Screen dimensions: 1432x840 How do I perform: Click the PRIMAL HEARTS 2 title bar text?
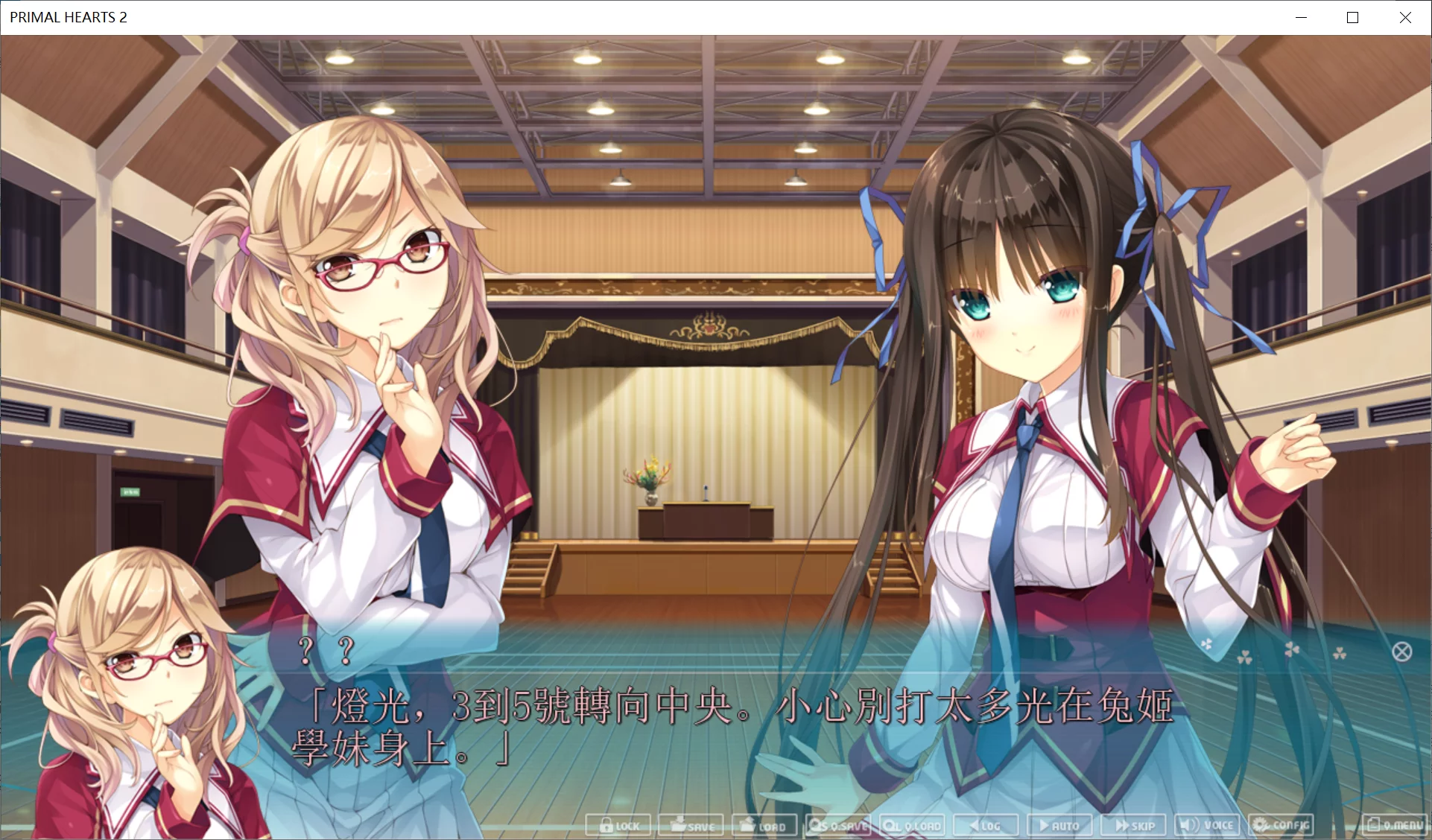coord(69,16)
